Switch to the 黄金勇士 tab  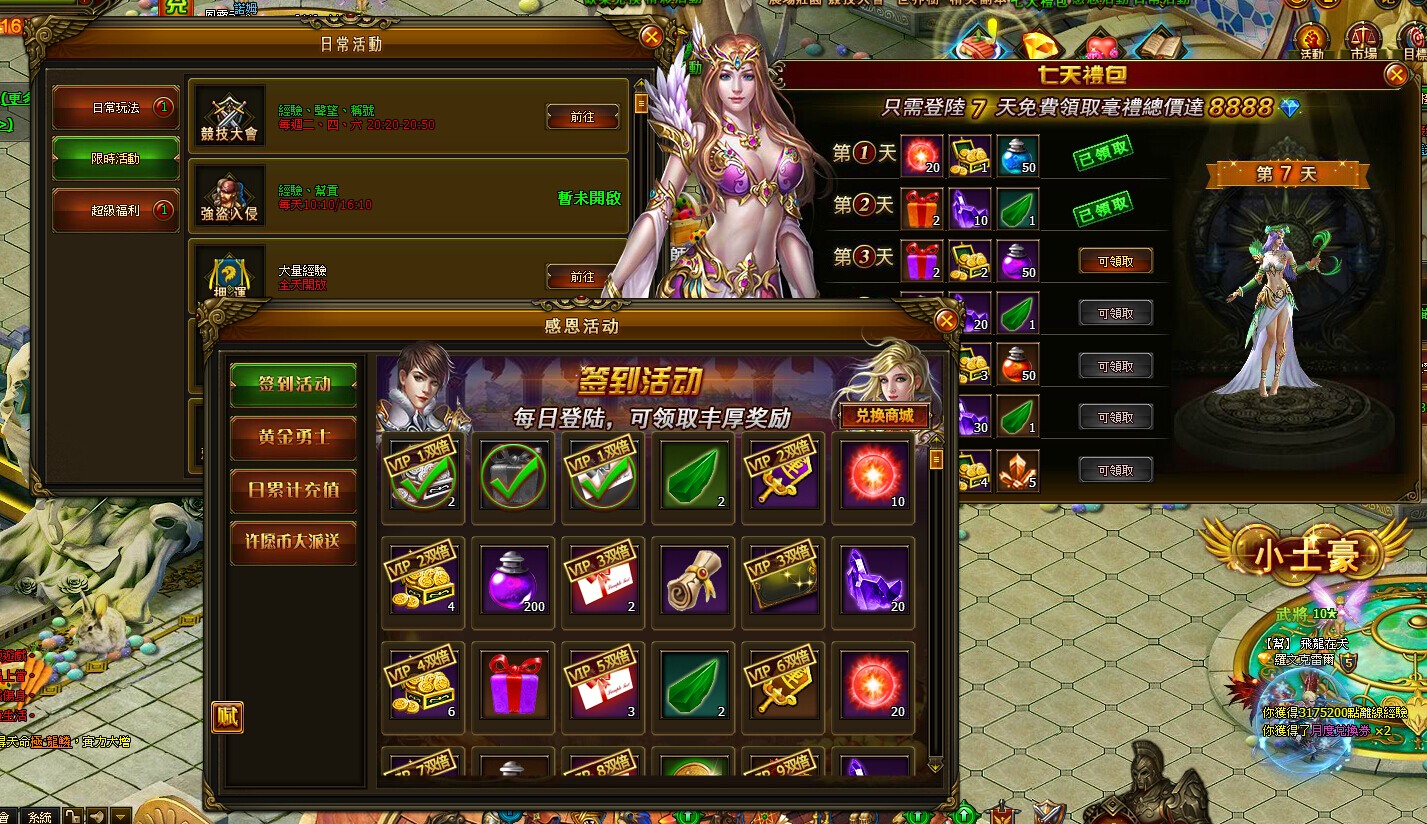pyautogui.click(x=292, y=438)
